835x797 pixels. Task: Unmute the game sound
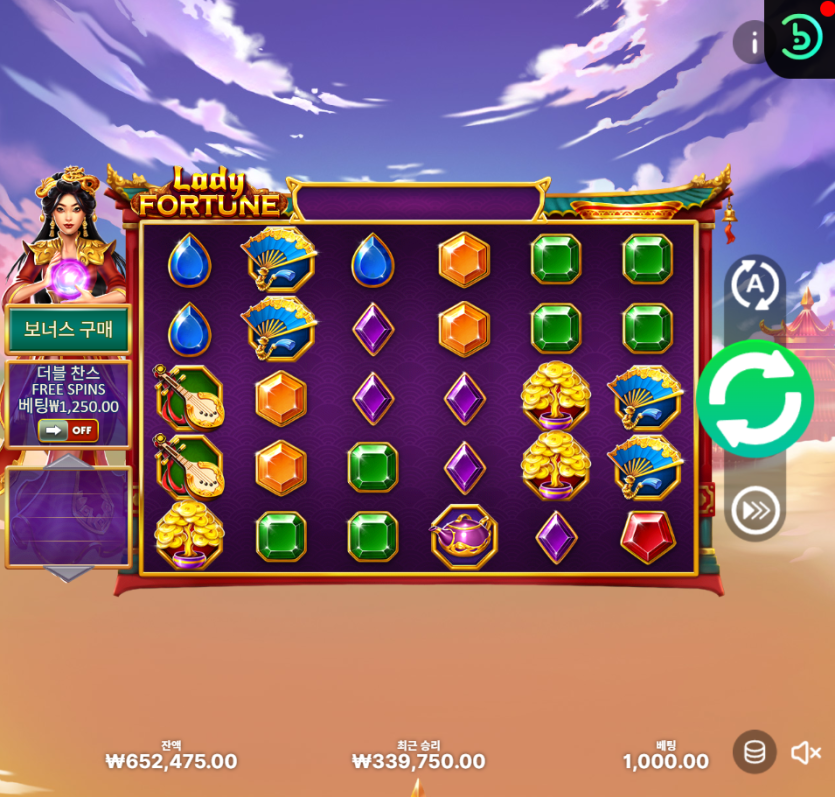click(806, 753)
